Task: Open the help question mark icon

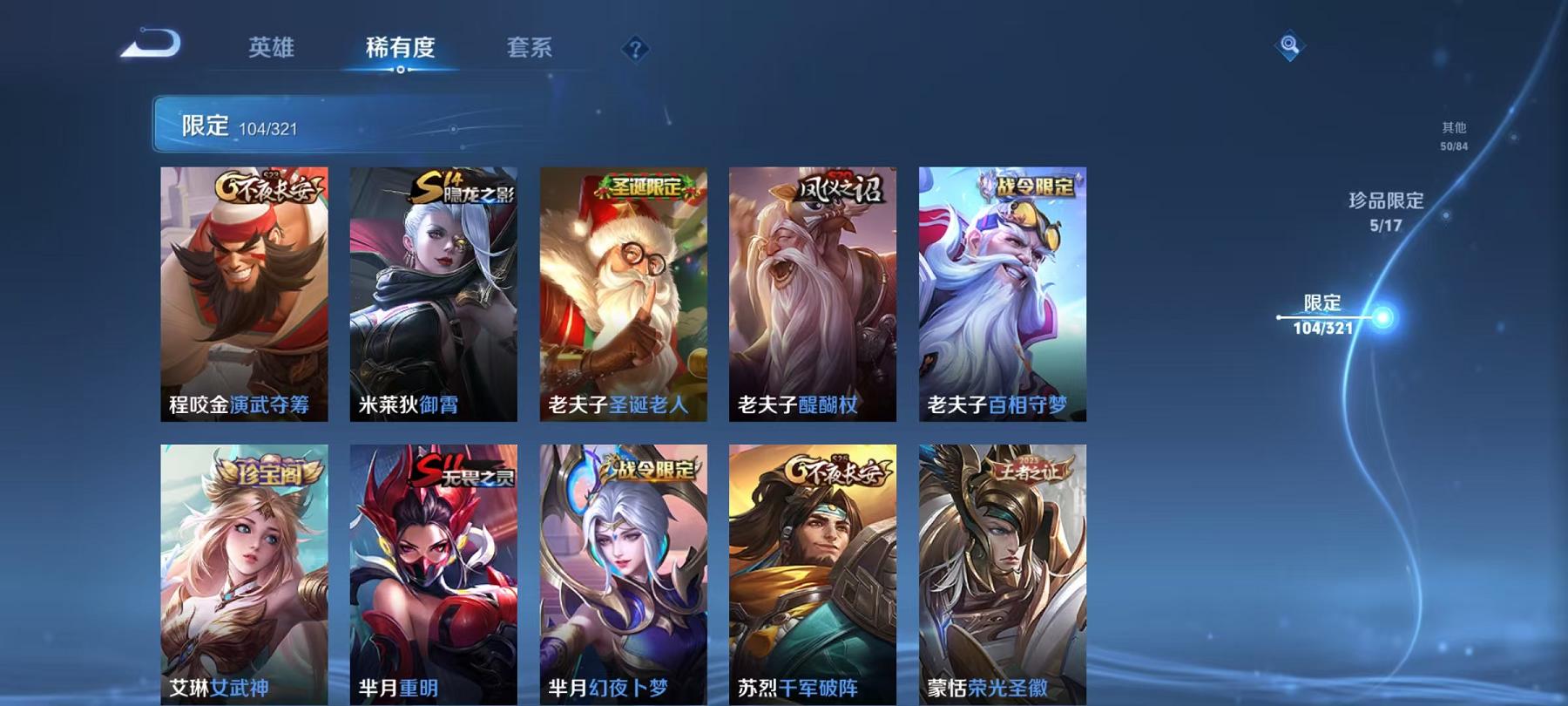Action: [635, 50]
